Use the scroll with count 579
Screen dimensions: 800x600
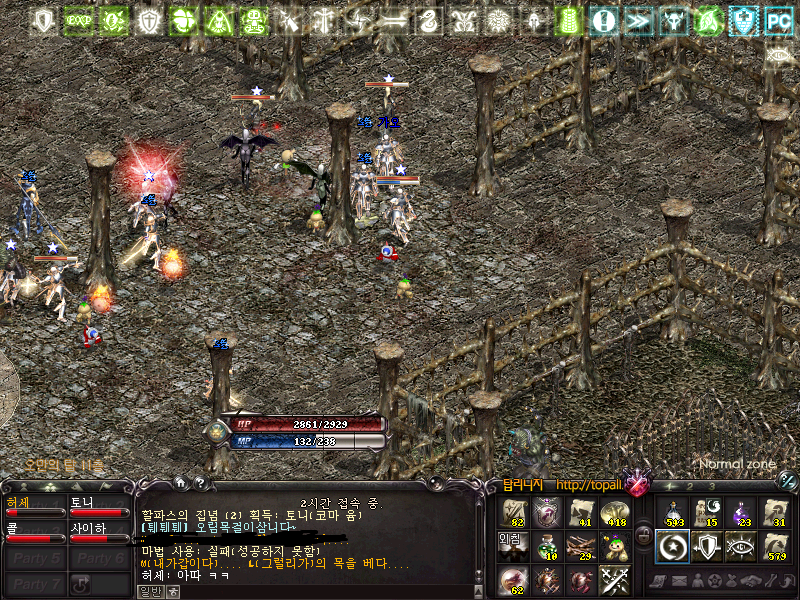775,547
